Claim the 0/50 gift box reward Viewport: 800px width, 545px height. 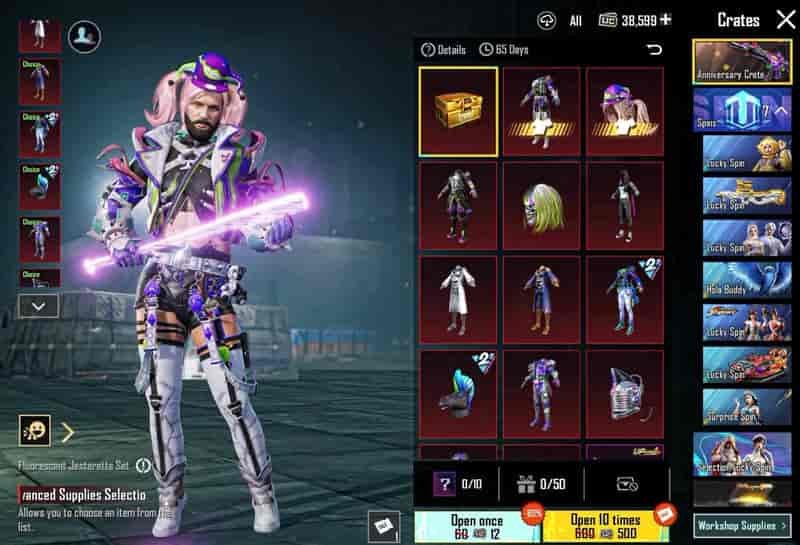point(541,484)
